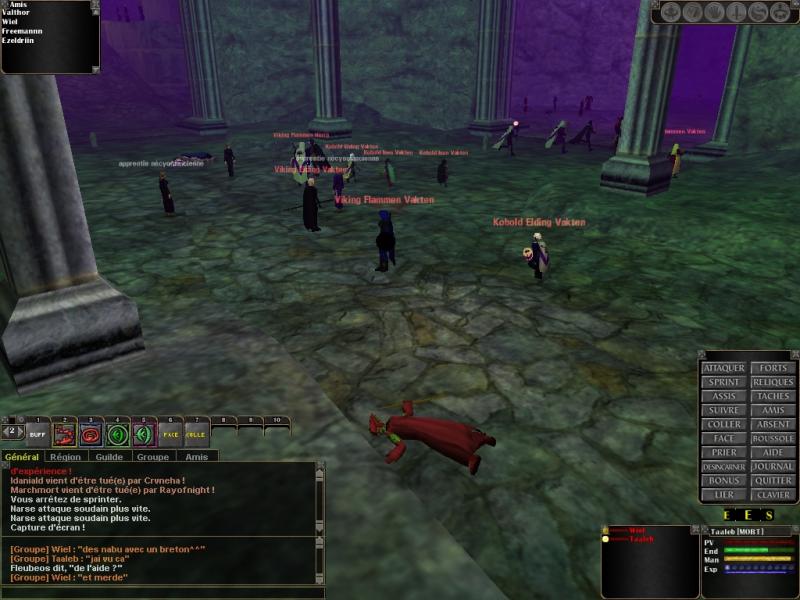Click the ATTAQUER command button

[723, 368]
